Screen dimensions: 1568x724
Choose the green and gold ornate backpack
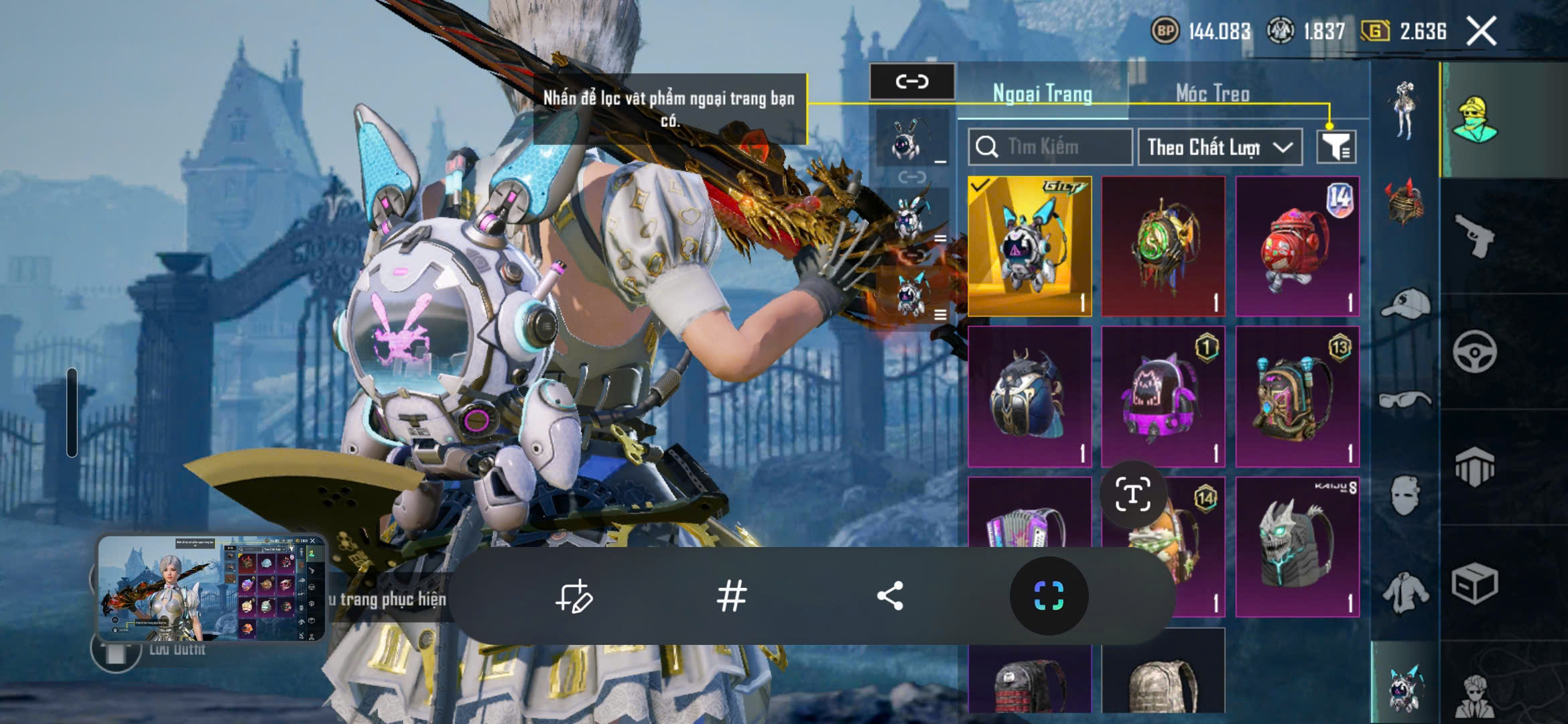click(x=1163, y=246)
